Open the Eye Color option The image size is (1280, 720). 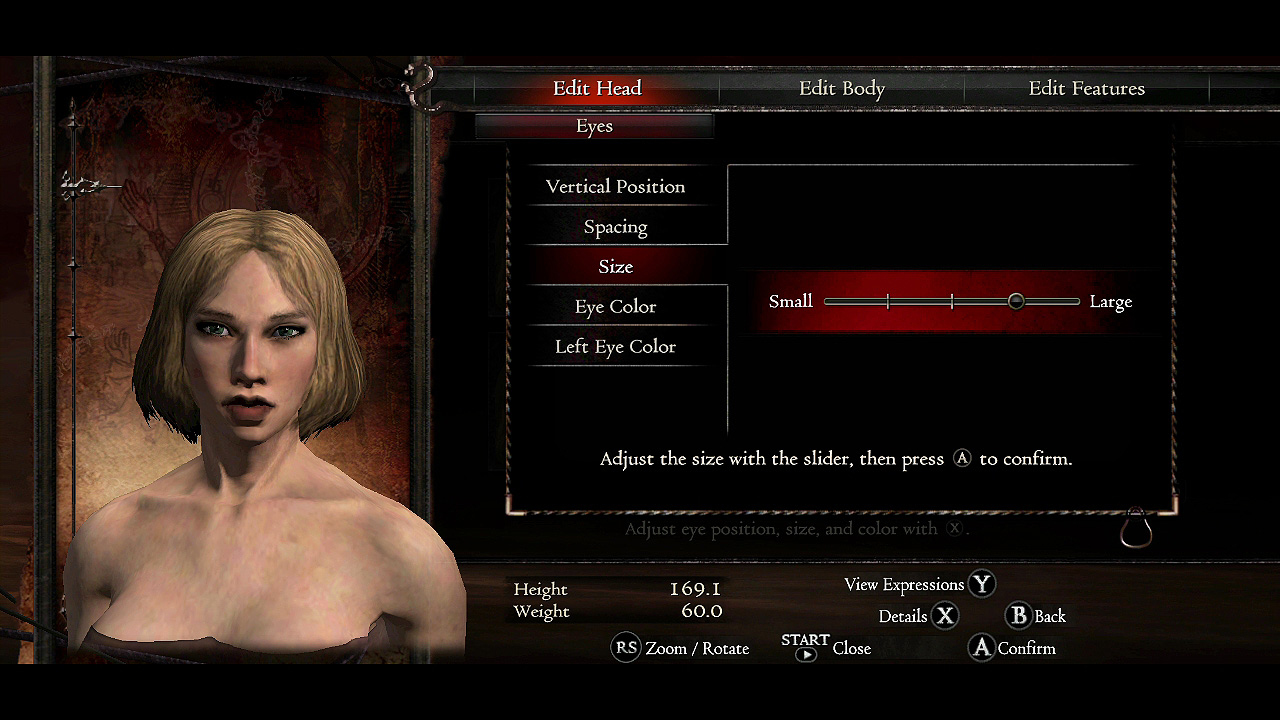[x=615, y=307]
